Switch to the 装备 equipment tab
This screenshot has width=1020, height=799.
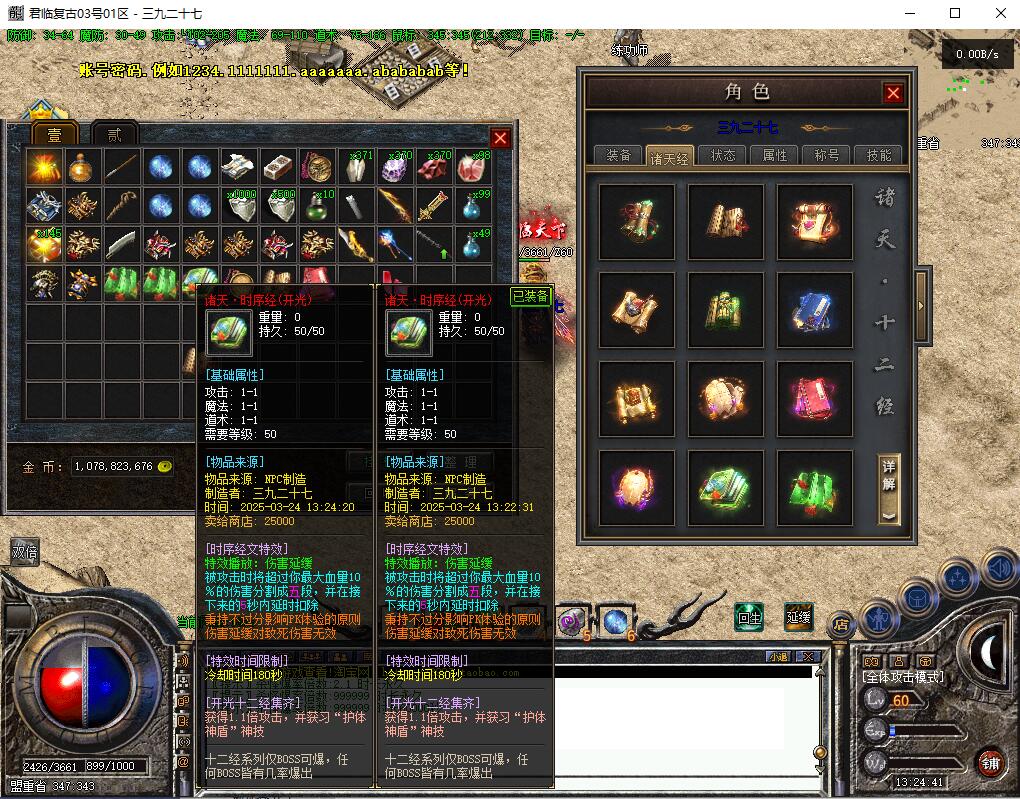618,155
